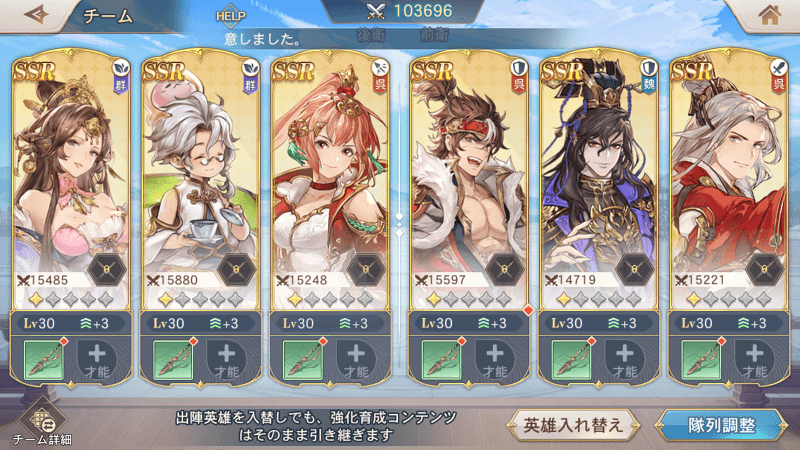Select the laughing bare-chested warrior card
The image size is (800, 450).
[x=470, y=170]
